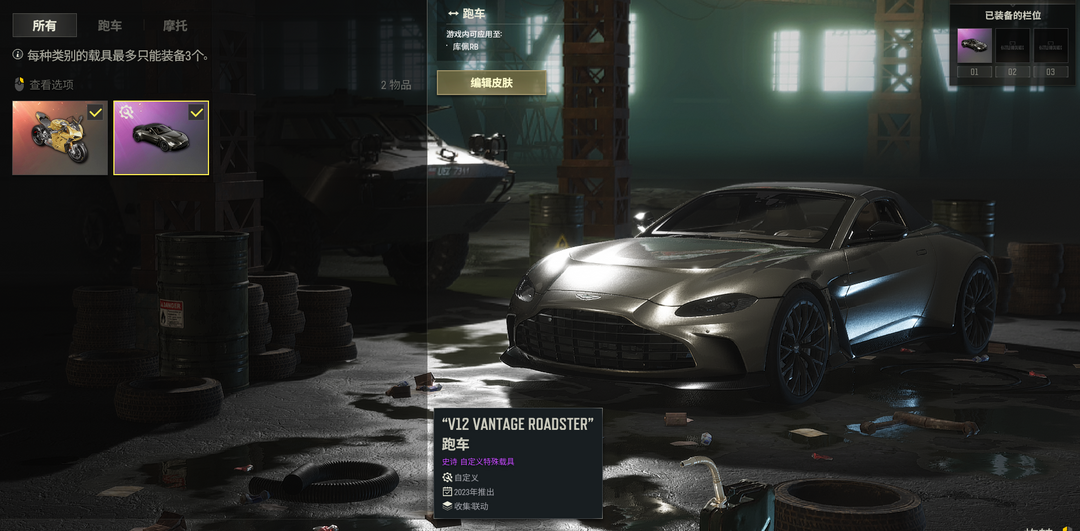This screenshot has width=1080, height=531.
Task: Select equipped slot 01 with the car
Action: 974,46
